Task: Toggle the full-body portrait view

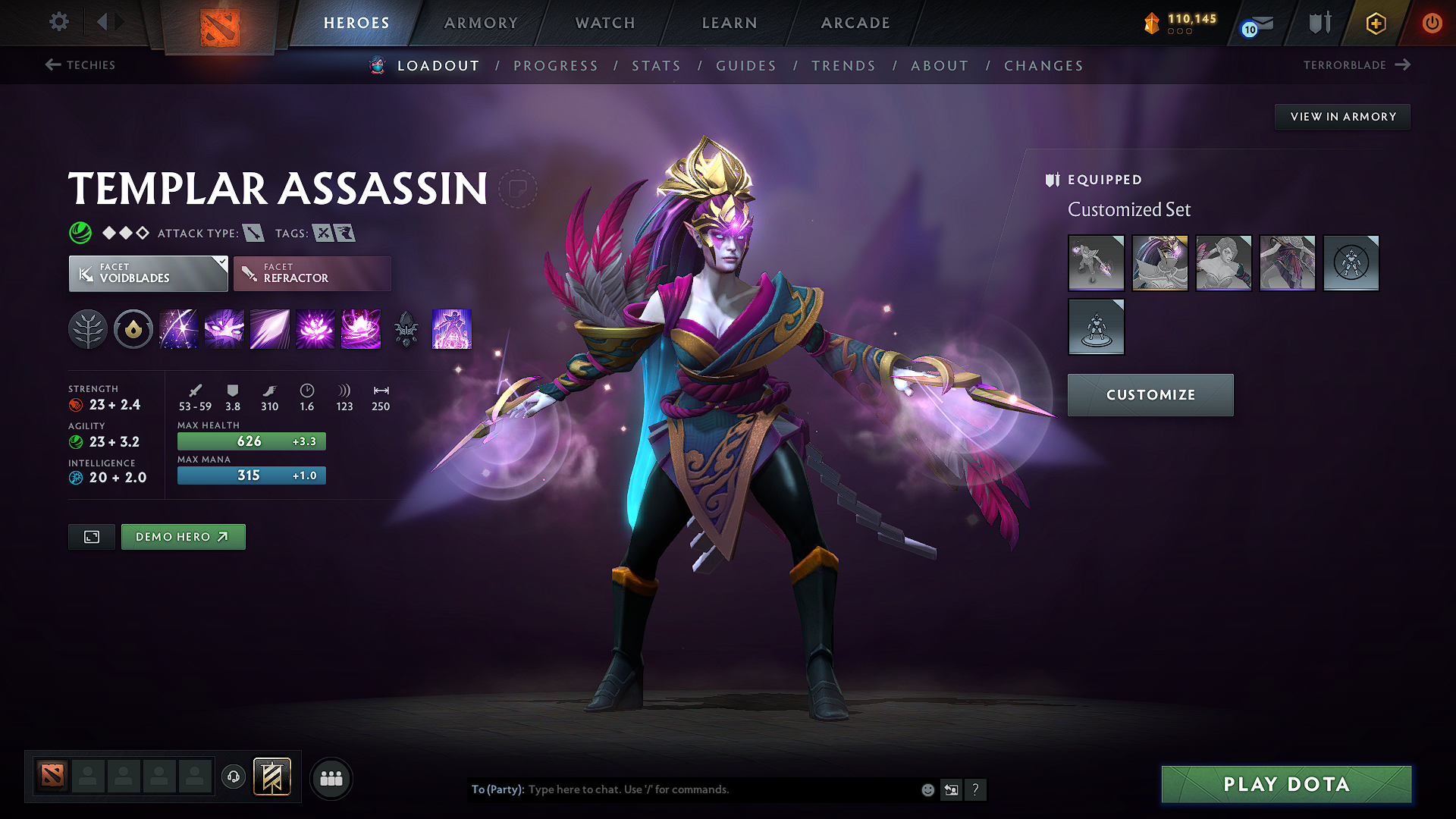Action: click(x=91, y=536)
